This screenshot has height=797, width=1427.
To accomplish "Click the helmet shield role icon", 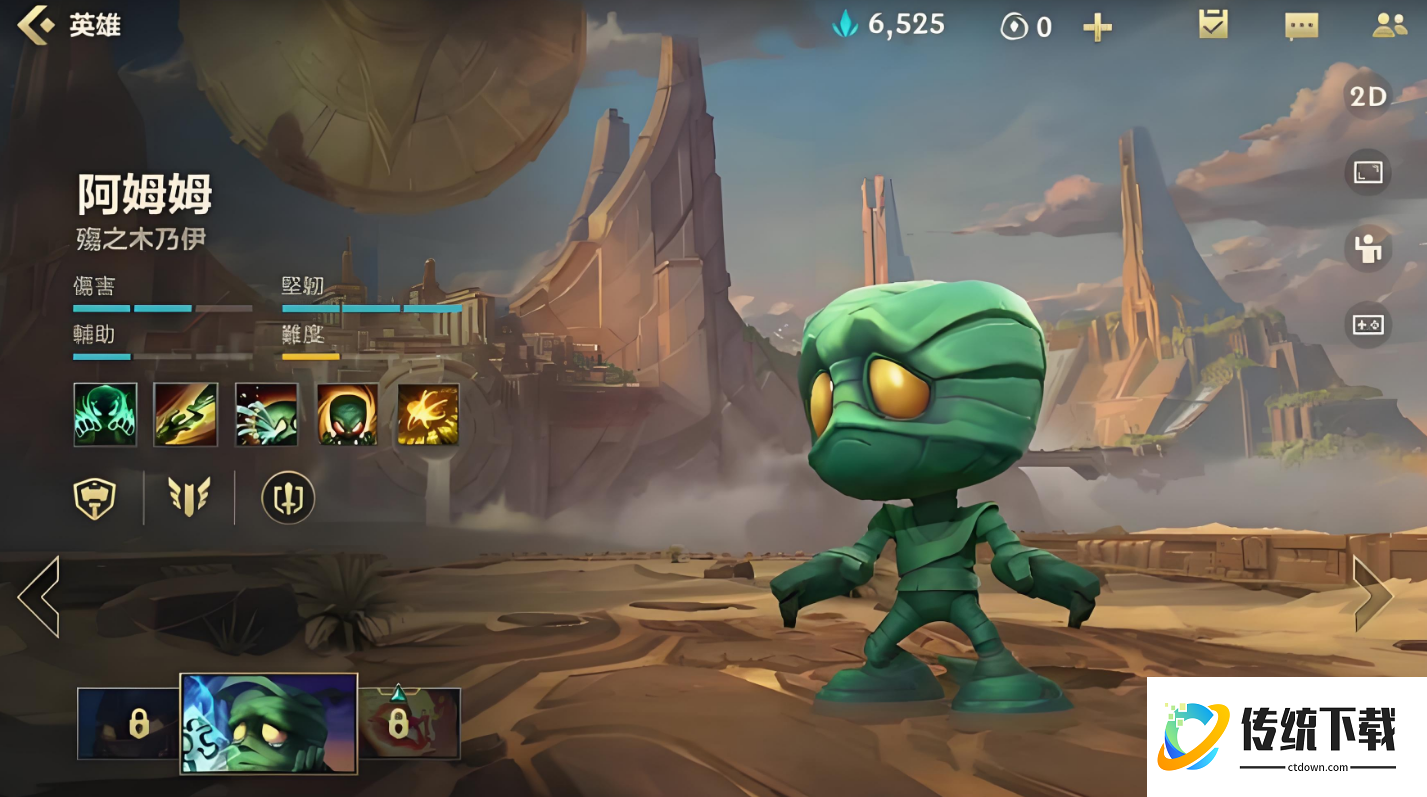I will click(x=95, y=497).
